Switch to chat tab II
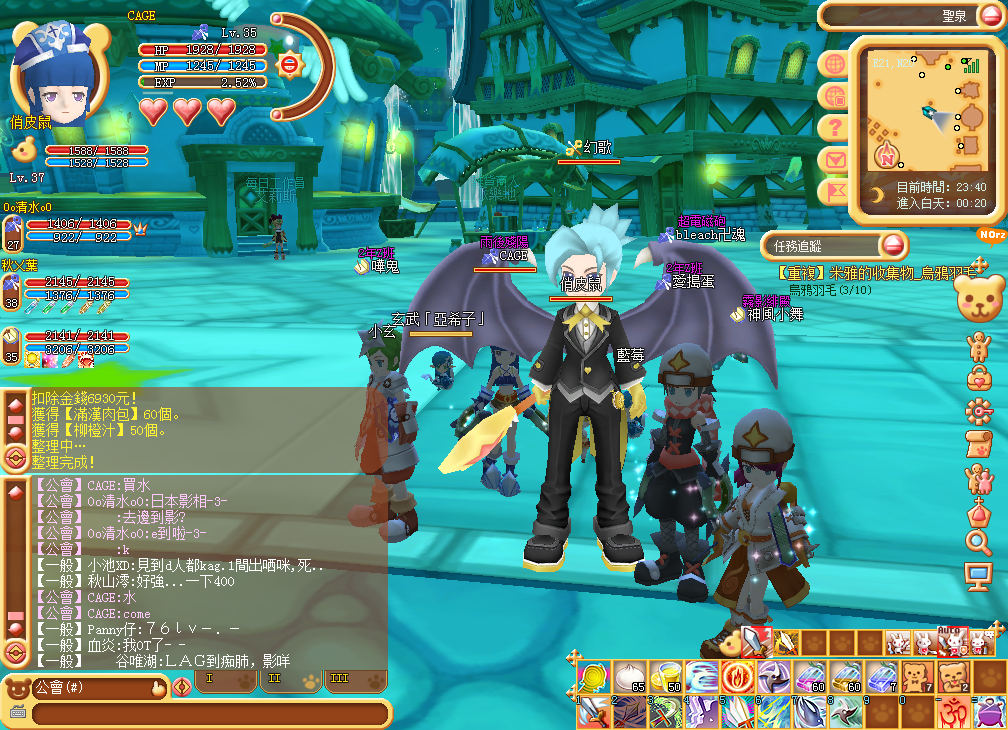 [276, 680]
